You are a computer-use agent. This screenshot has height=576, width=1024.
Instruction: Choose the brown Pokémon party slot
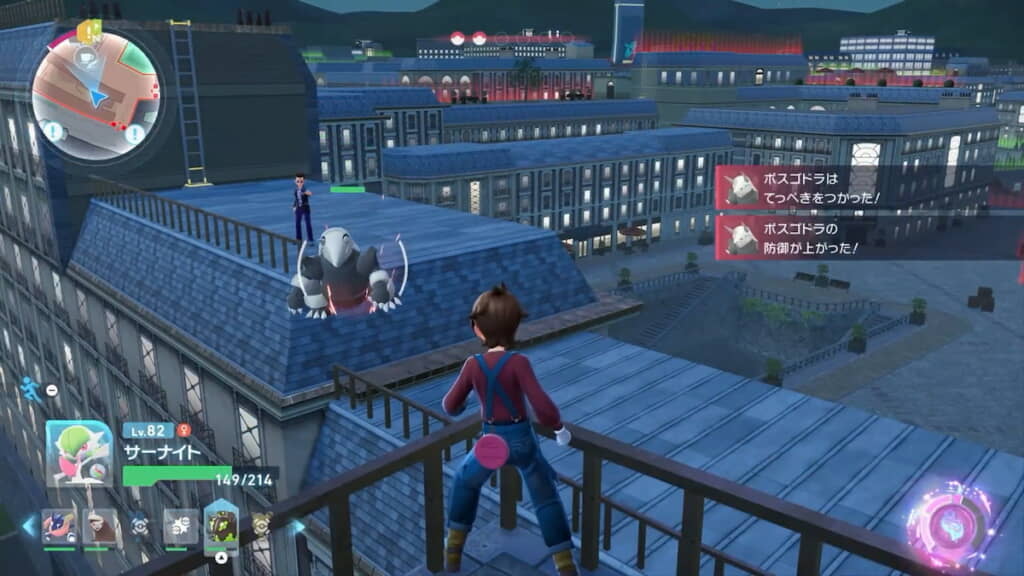click(x=100, y=527)
